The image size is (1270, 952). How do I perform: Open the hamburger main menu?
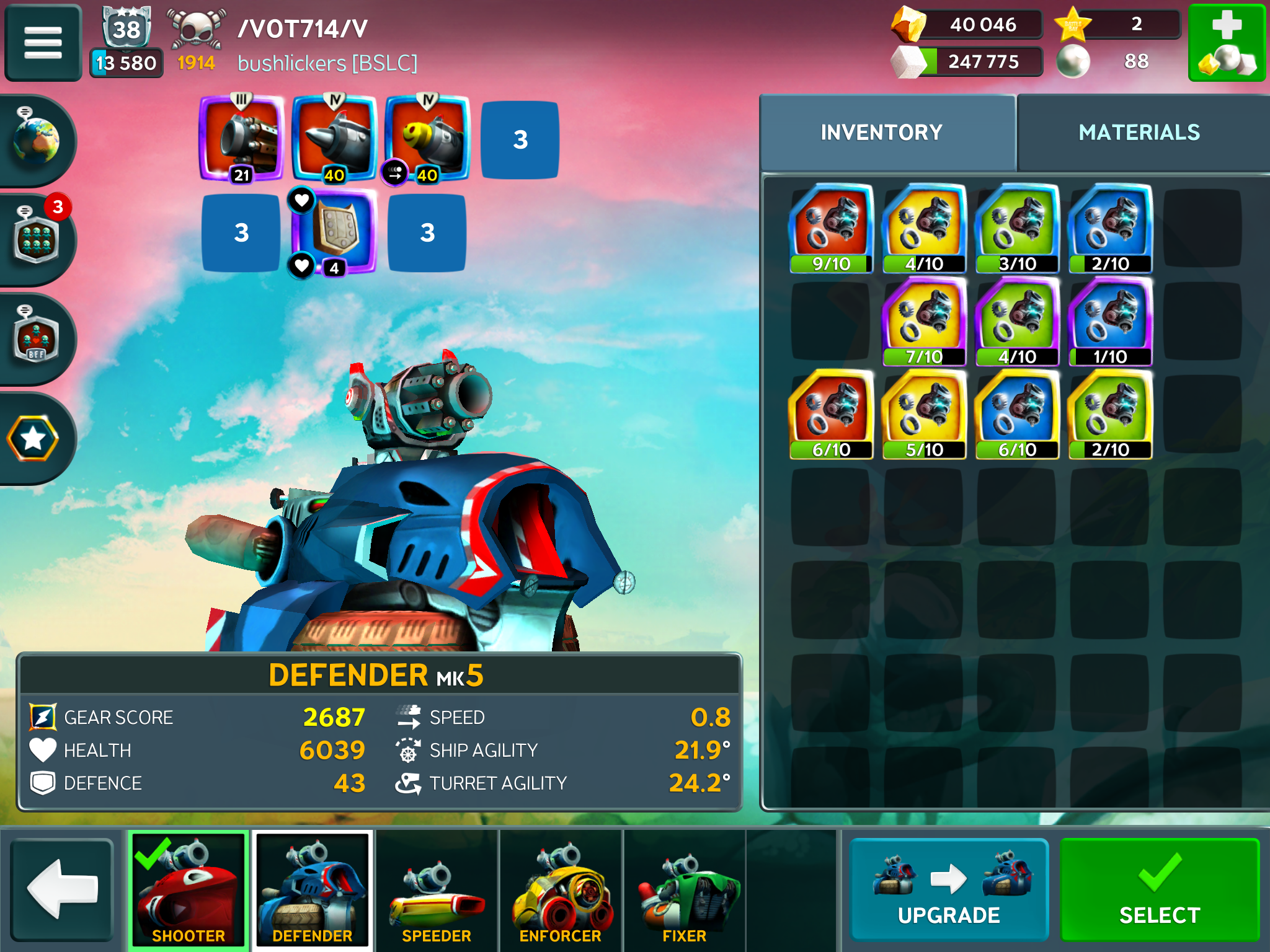tap(43, 42)
